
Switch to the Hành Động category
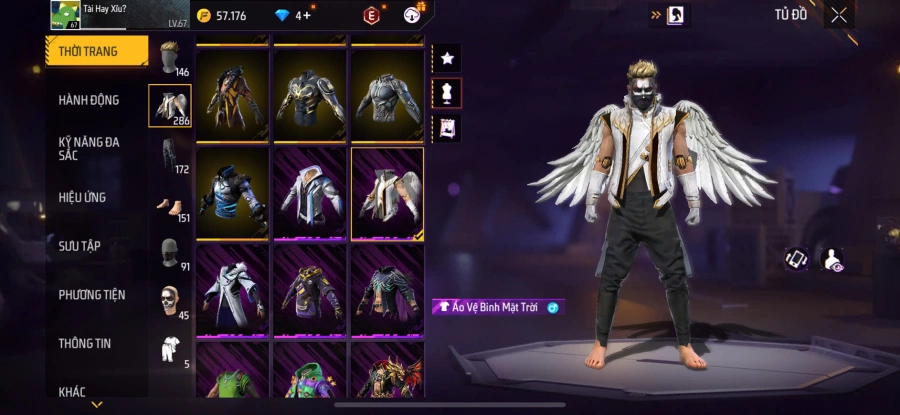click(89, 100)
